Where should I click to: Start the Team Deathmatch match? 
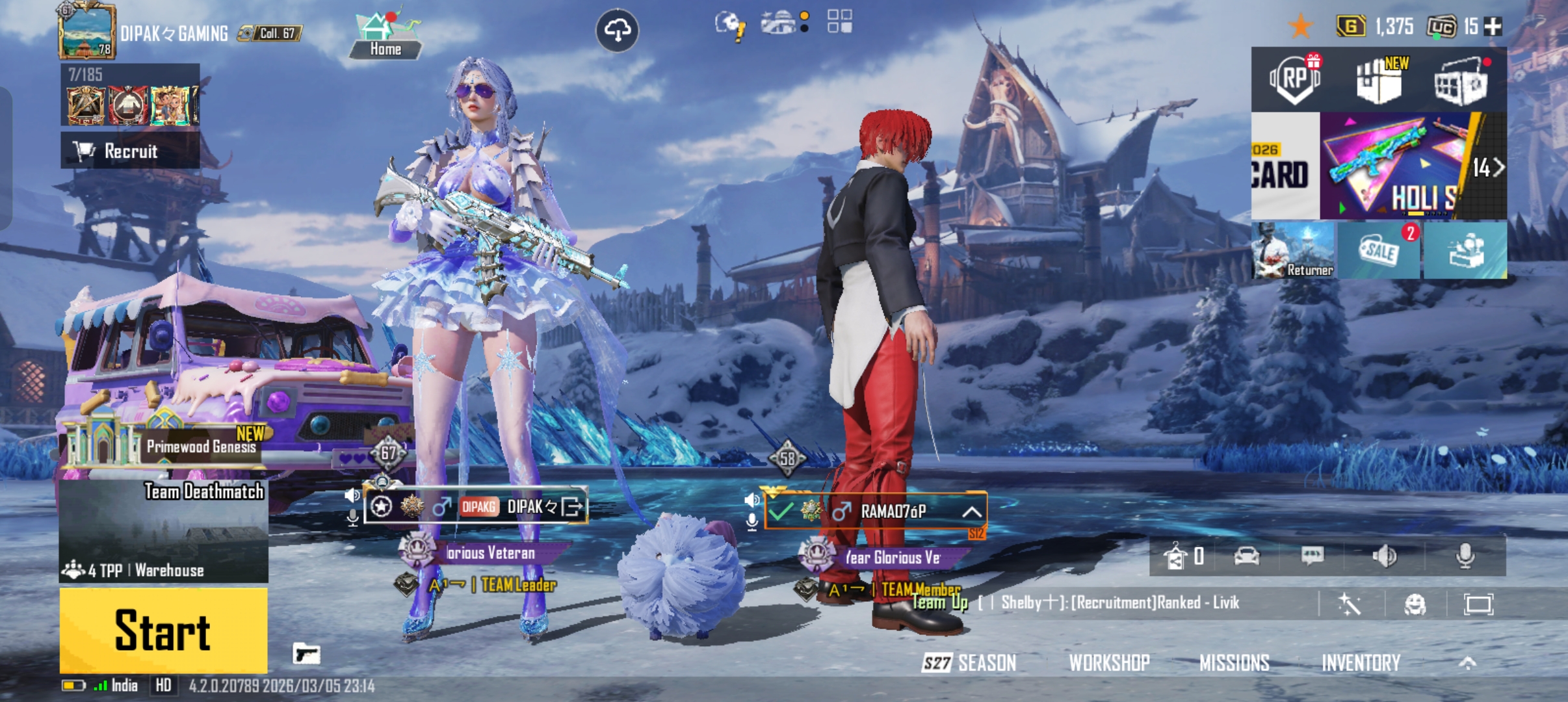coord(163,630)
